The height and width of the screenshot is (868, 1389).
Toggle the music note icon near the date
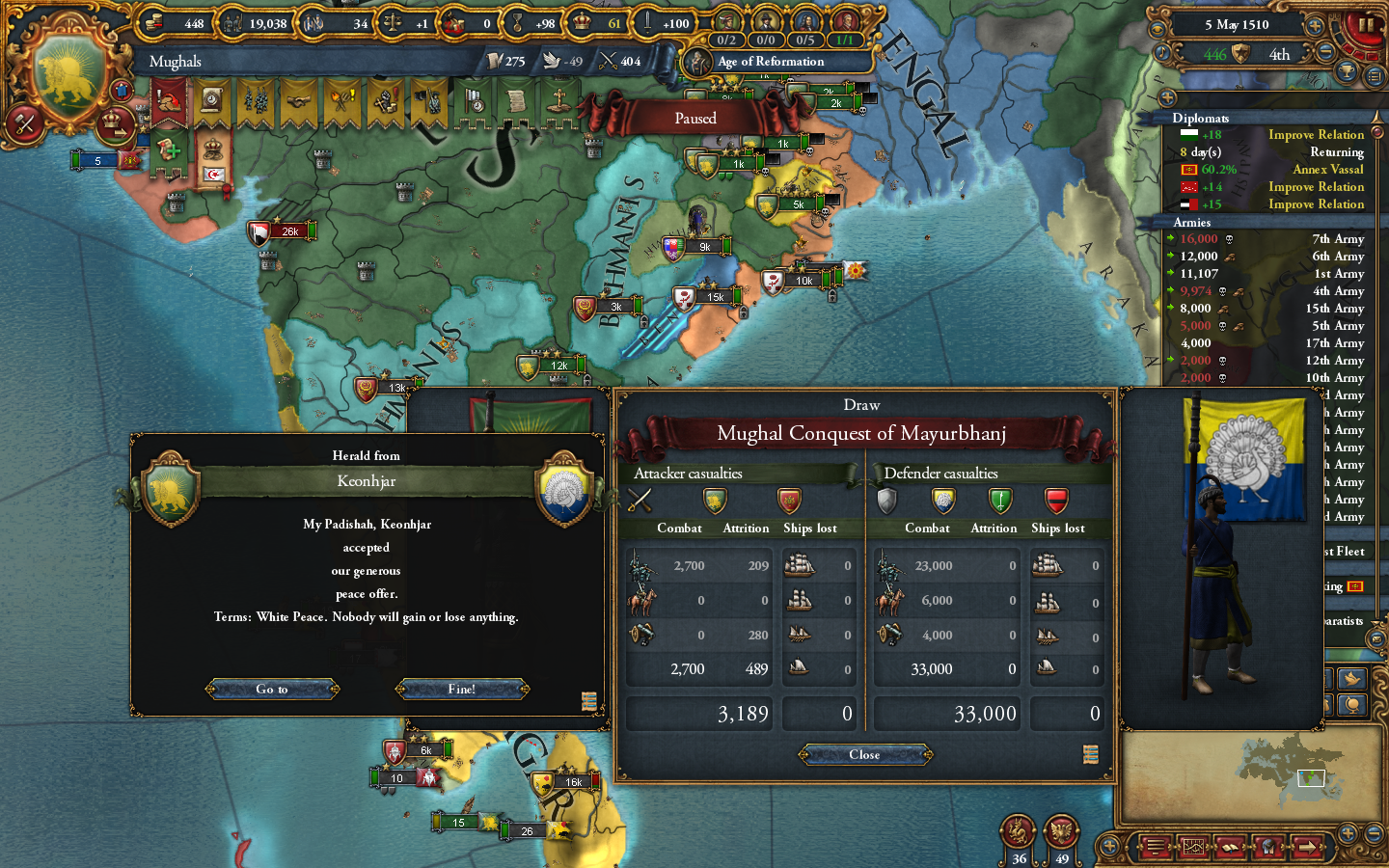(1161, 54)
